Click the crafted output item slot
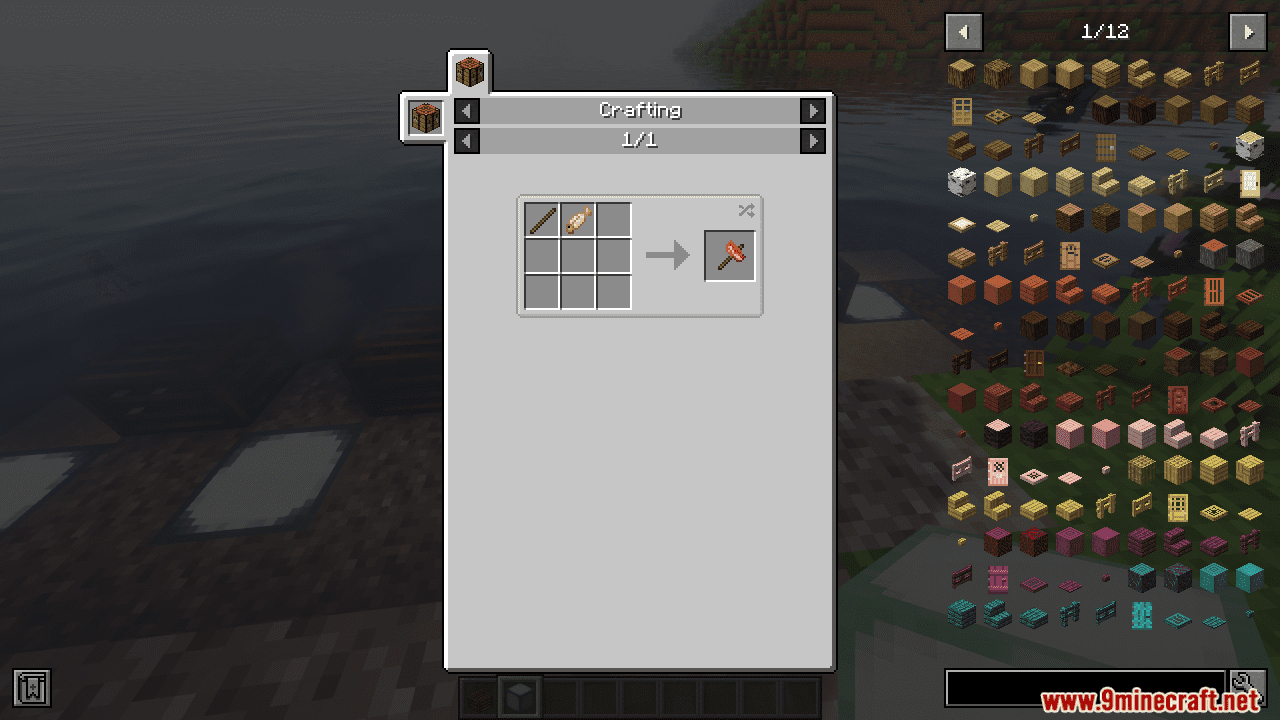 (730, 256)
